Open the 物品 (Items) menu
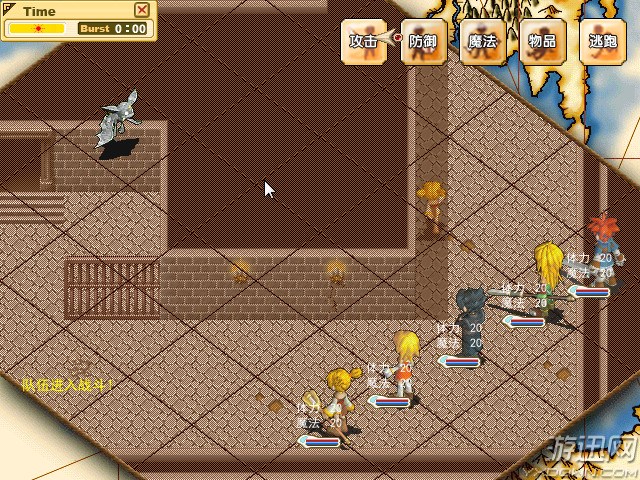 pos(543,42)
